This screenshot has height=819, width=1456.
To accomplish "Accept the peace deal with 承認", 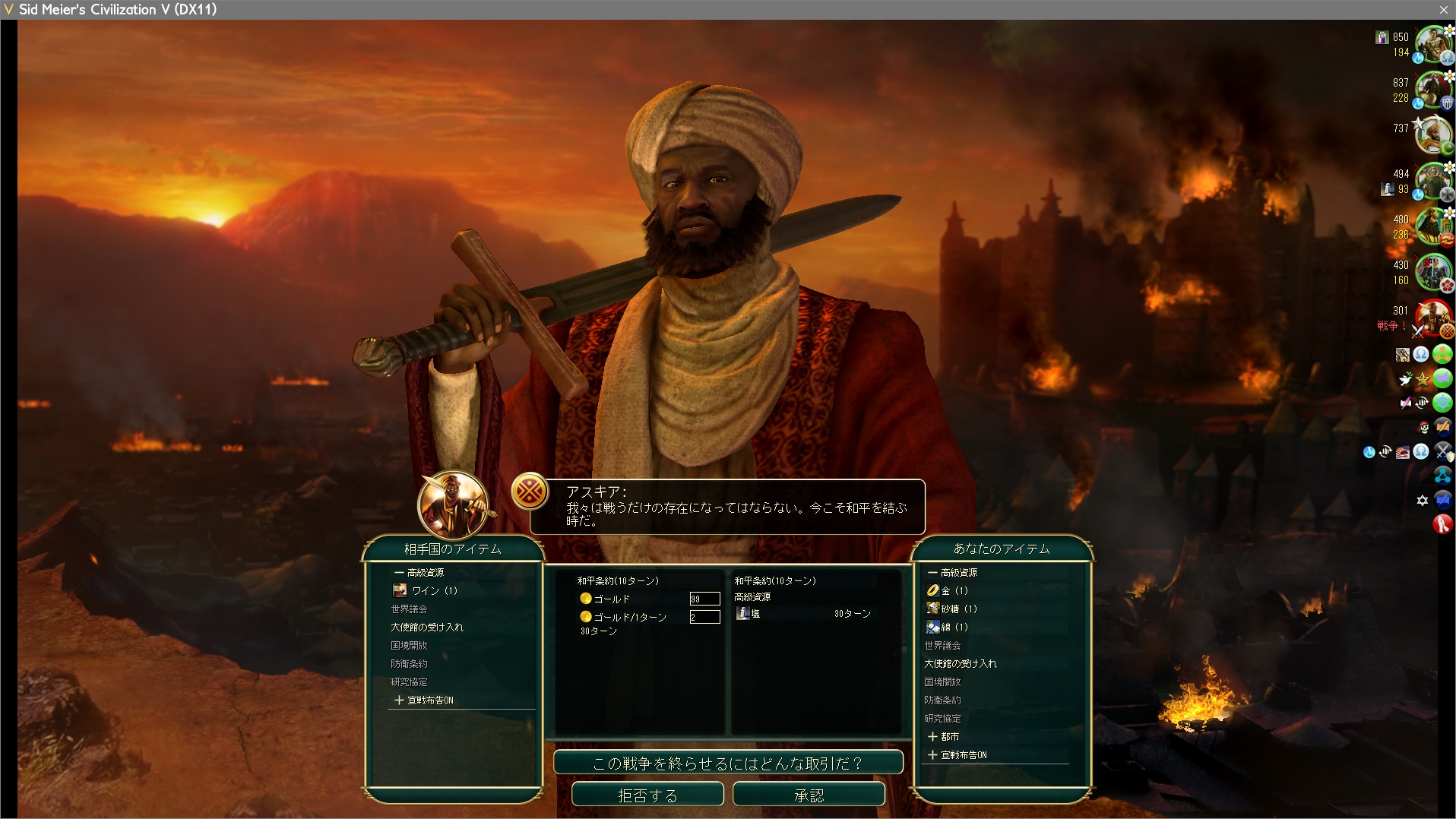I will pos(809,795).
